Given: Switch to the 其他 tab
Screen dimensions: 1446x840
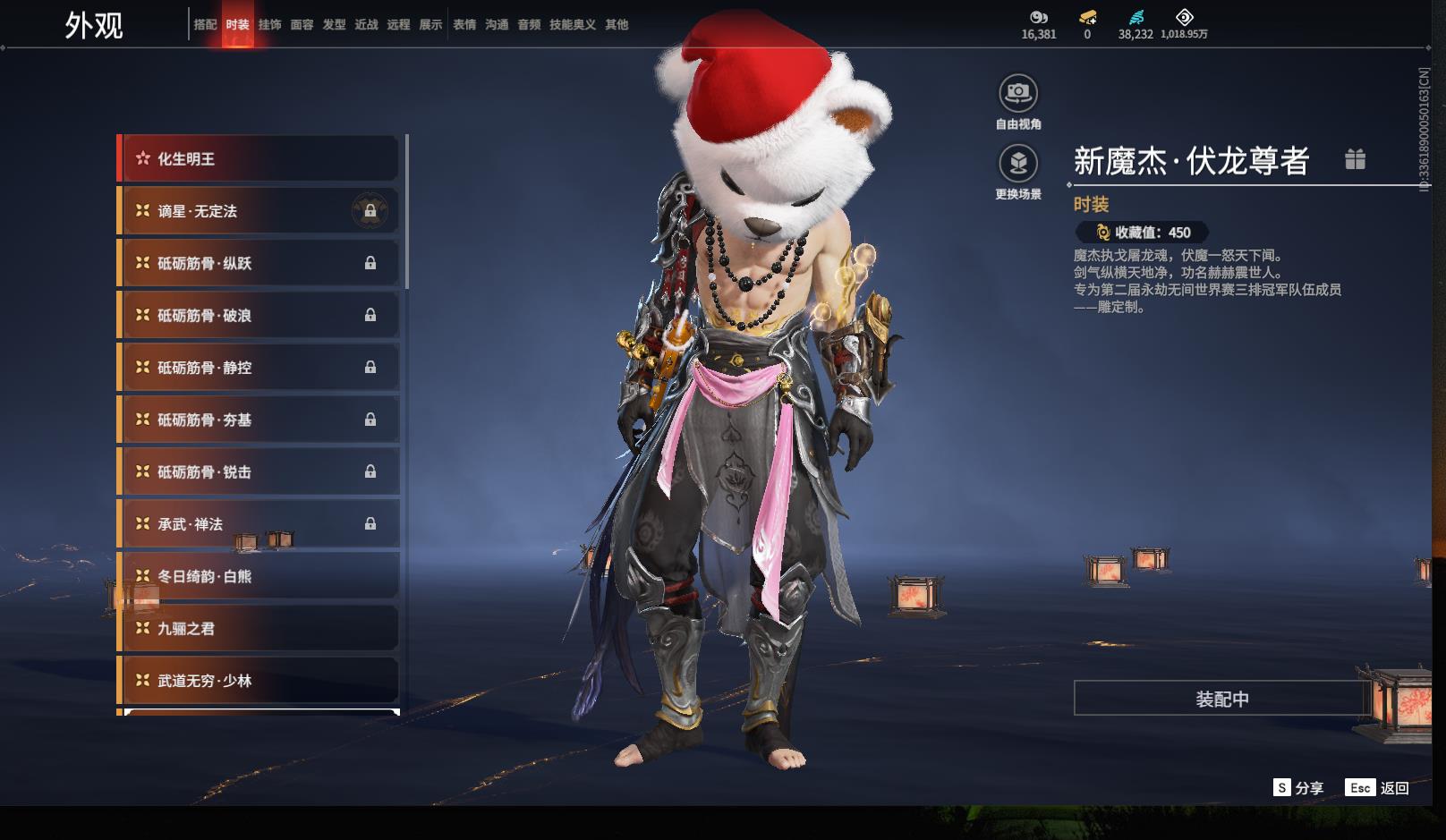Looking at the screenshot, I should [x=617, y=25].
